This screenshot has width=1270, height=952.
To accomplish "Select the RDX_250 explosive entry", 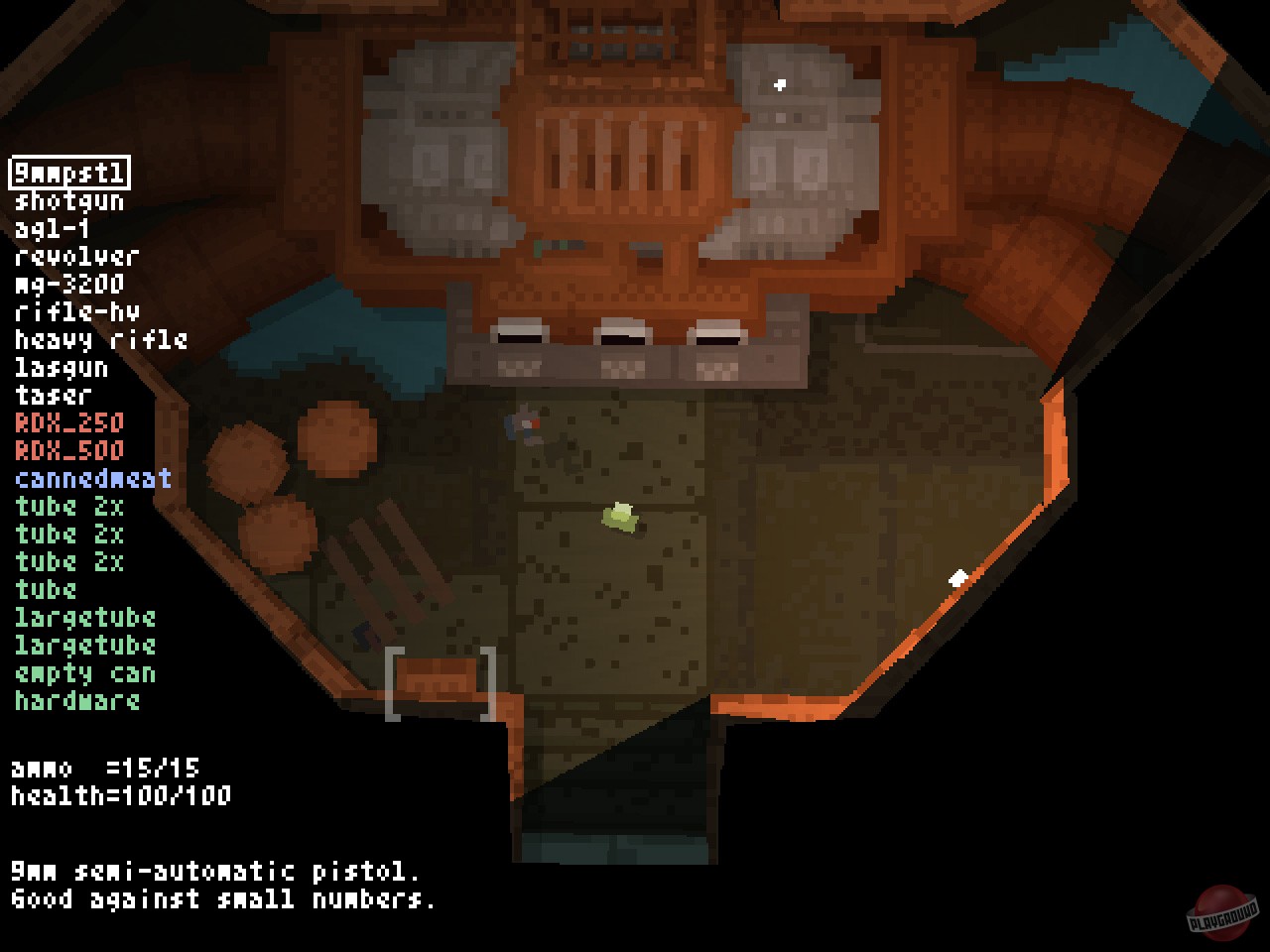I will click(67, 423).
